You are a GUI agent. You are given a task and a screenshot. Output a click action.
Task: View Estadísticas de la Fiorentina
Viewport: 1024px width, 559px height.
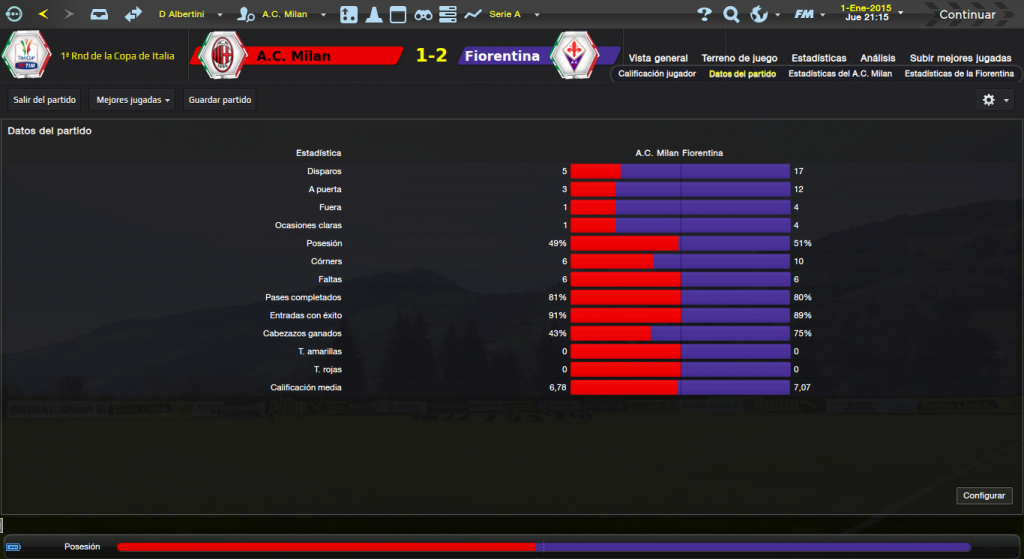click(959, 74)
